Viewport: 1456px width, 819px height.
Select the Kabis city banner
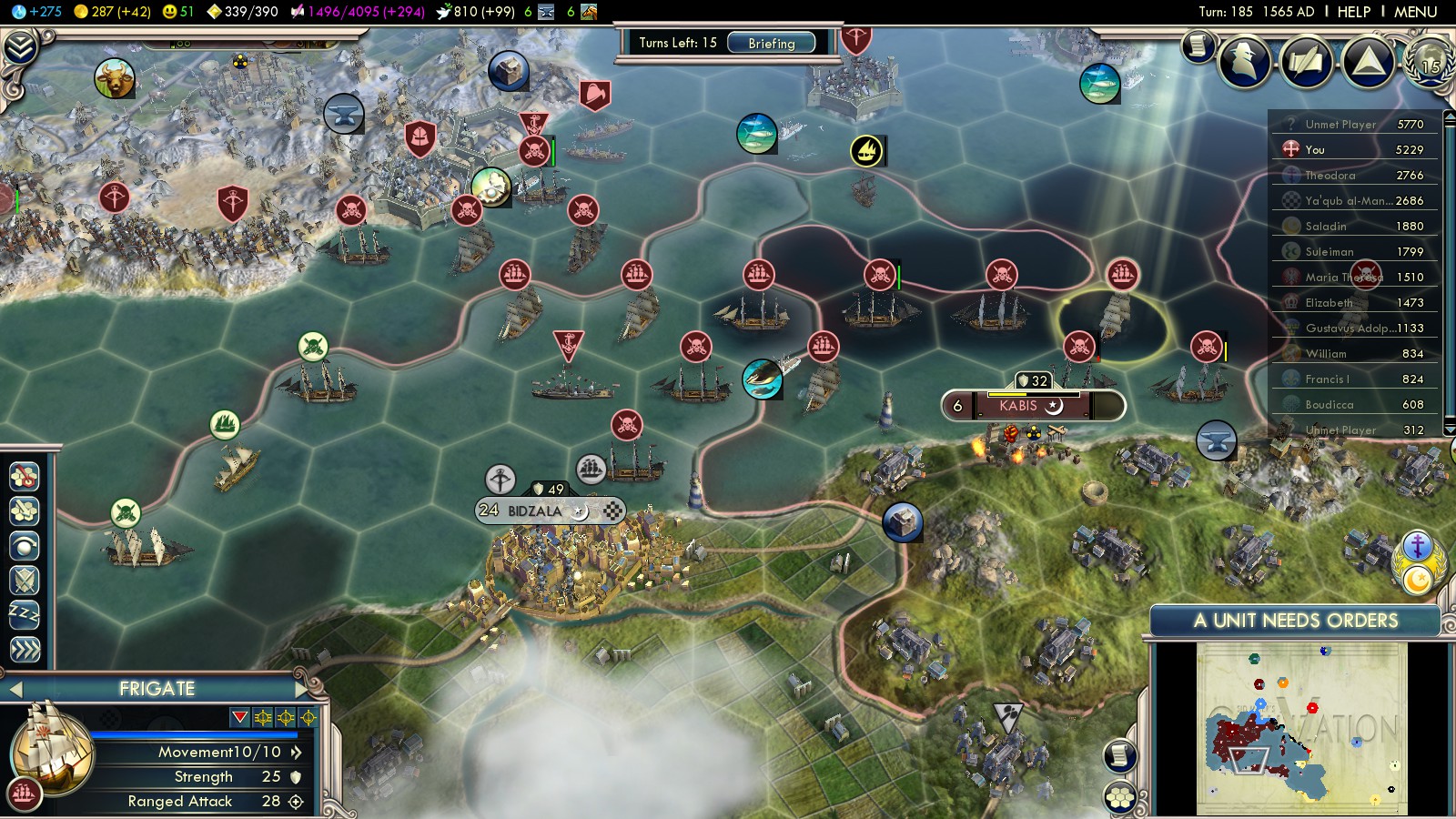(x=1018, y=406)
